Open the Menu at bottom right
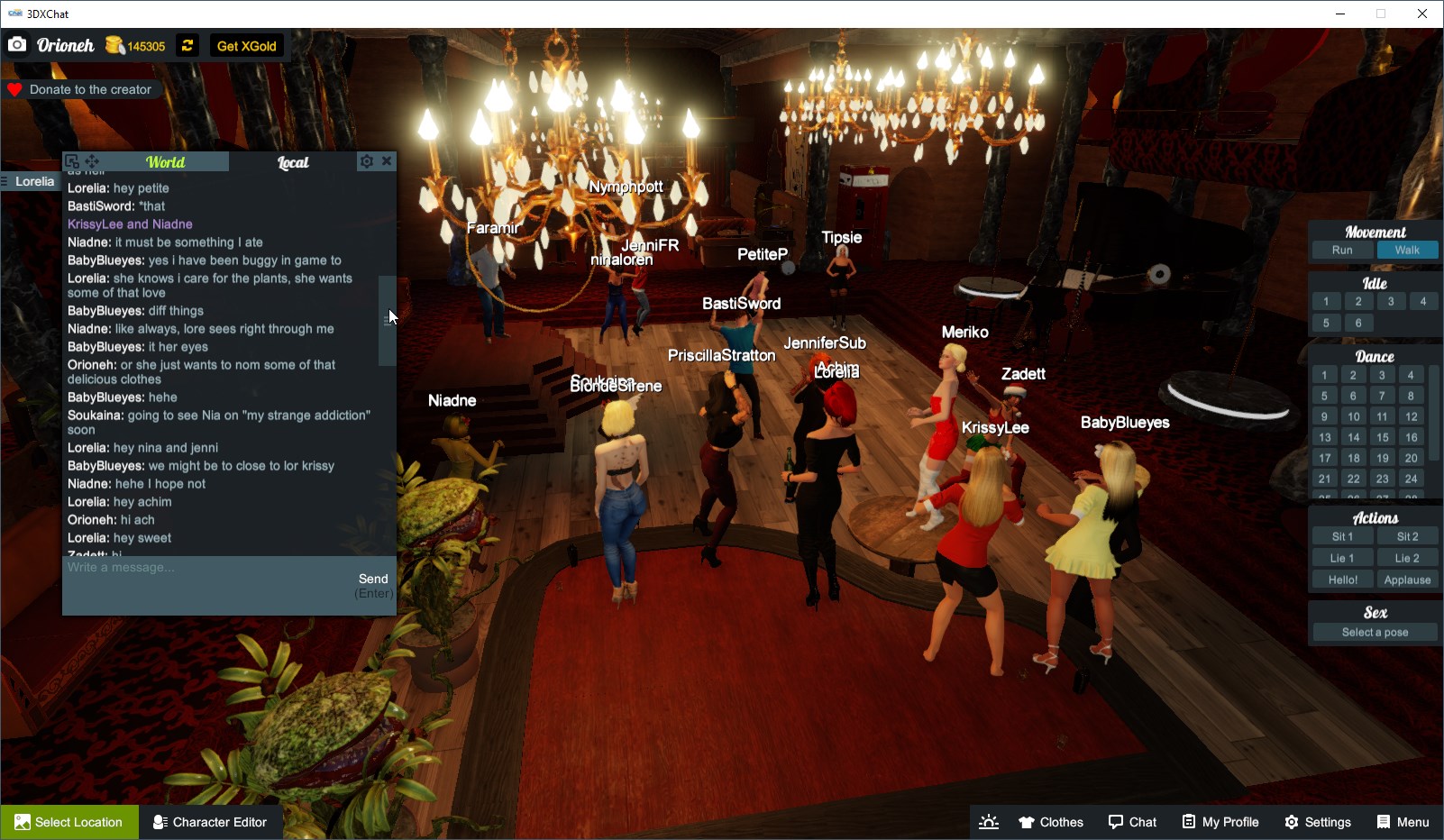Viewport: 1444px width, 840px height. tap(1403, 821)
